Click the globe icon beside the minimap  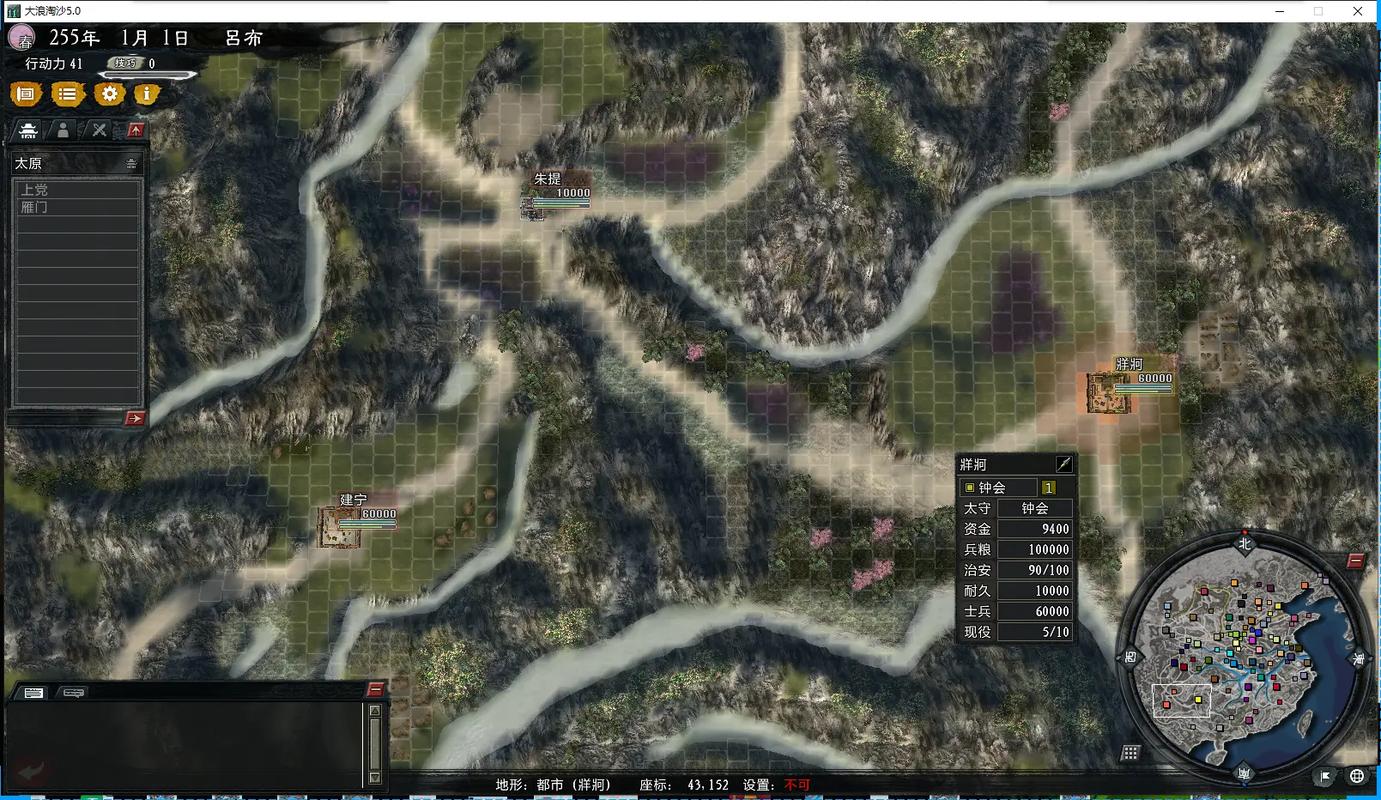point(1357,776)
